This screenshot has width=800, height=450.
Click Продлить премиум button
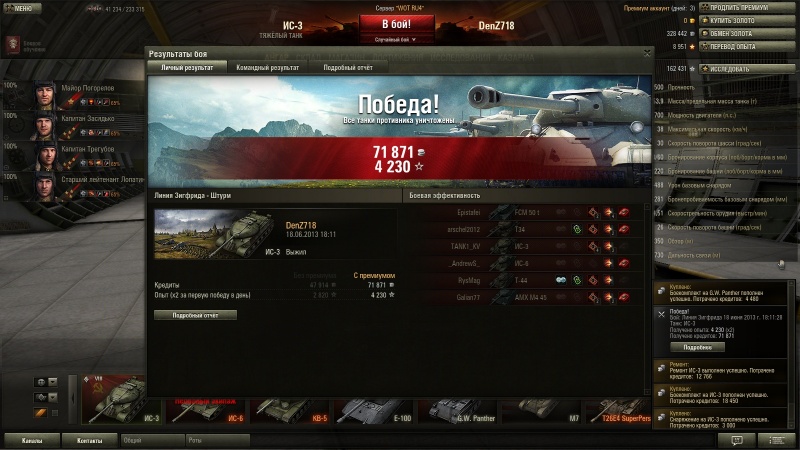tap(740, 7)
